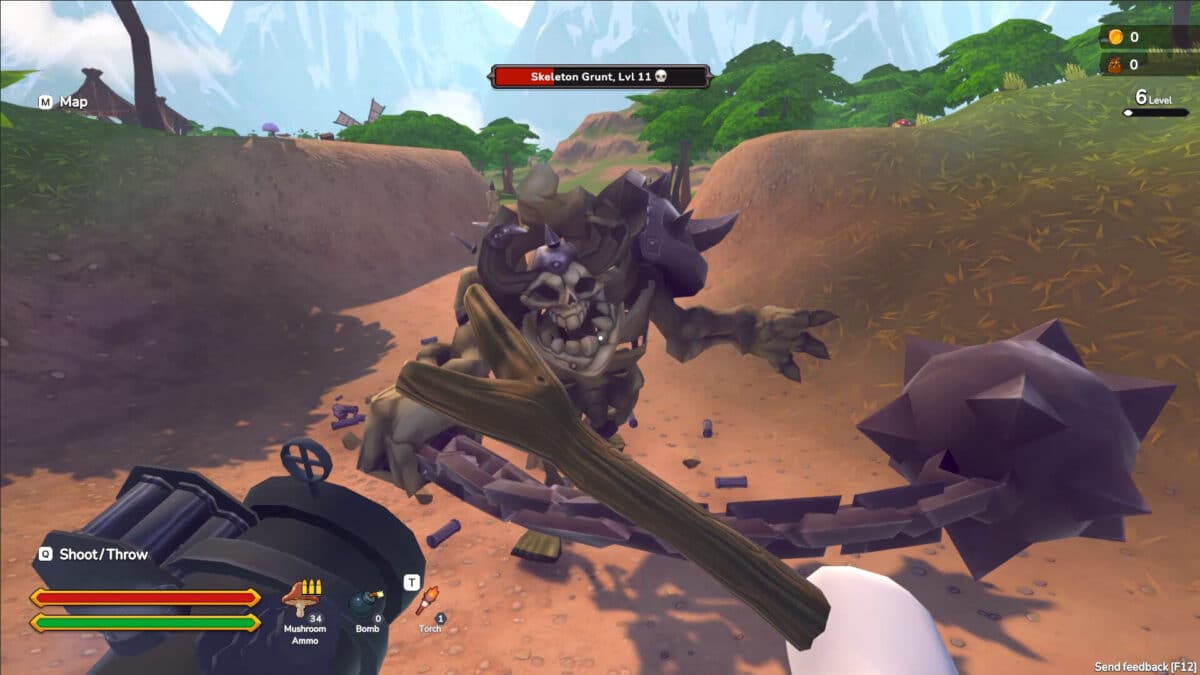
Task: Click the Send feedback link
Action: click(1144, 666)
